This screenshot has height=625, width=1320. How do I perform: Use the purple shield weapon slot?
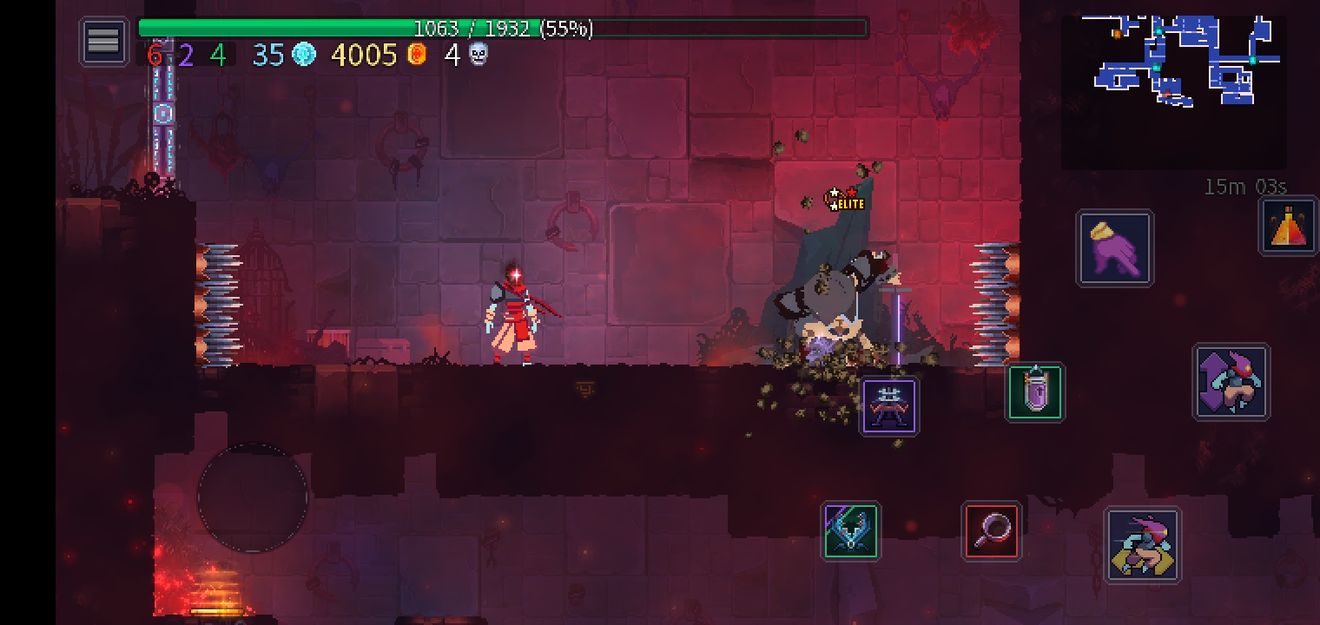tap(1035, 392)
